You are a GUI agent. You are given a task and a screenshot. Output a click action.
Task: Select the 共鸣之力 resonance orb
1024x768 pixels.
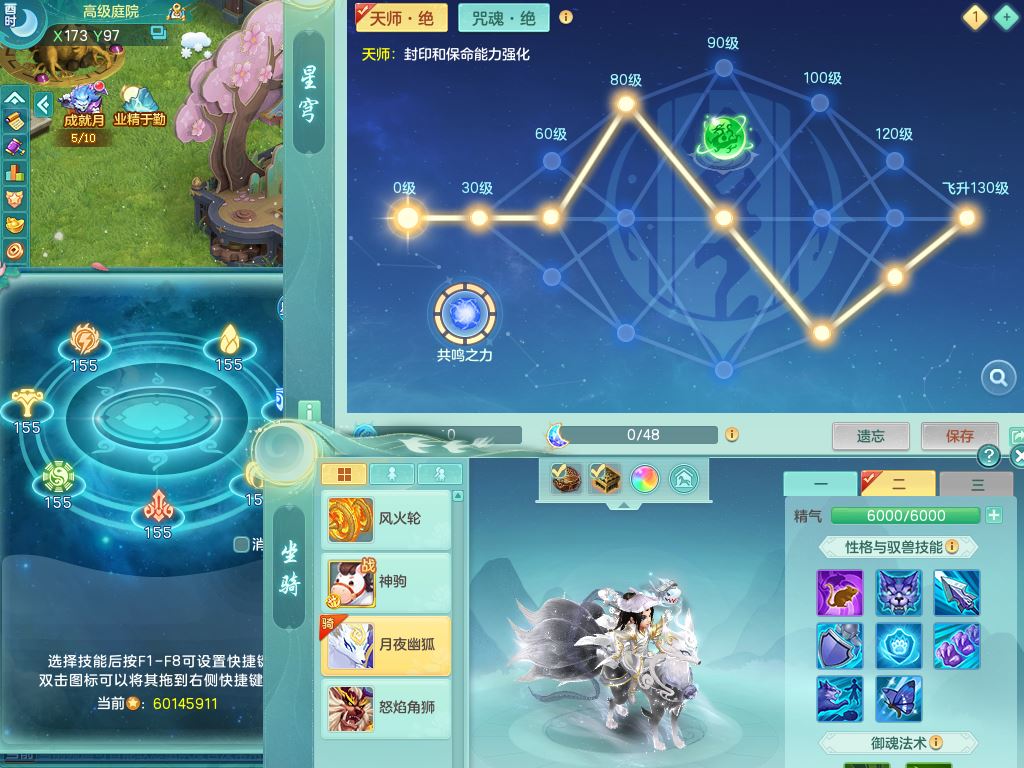465,314
